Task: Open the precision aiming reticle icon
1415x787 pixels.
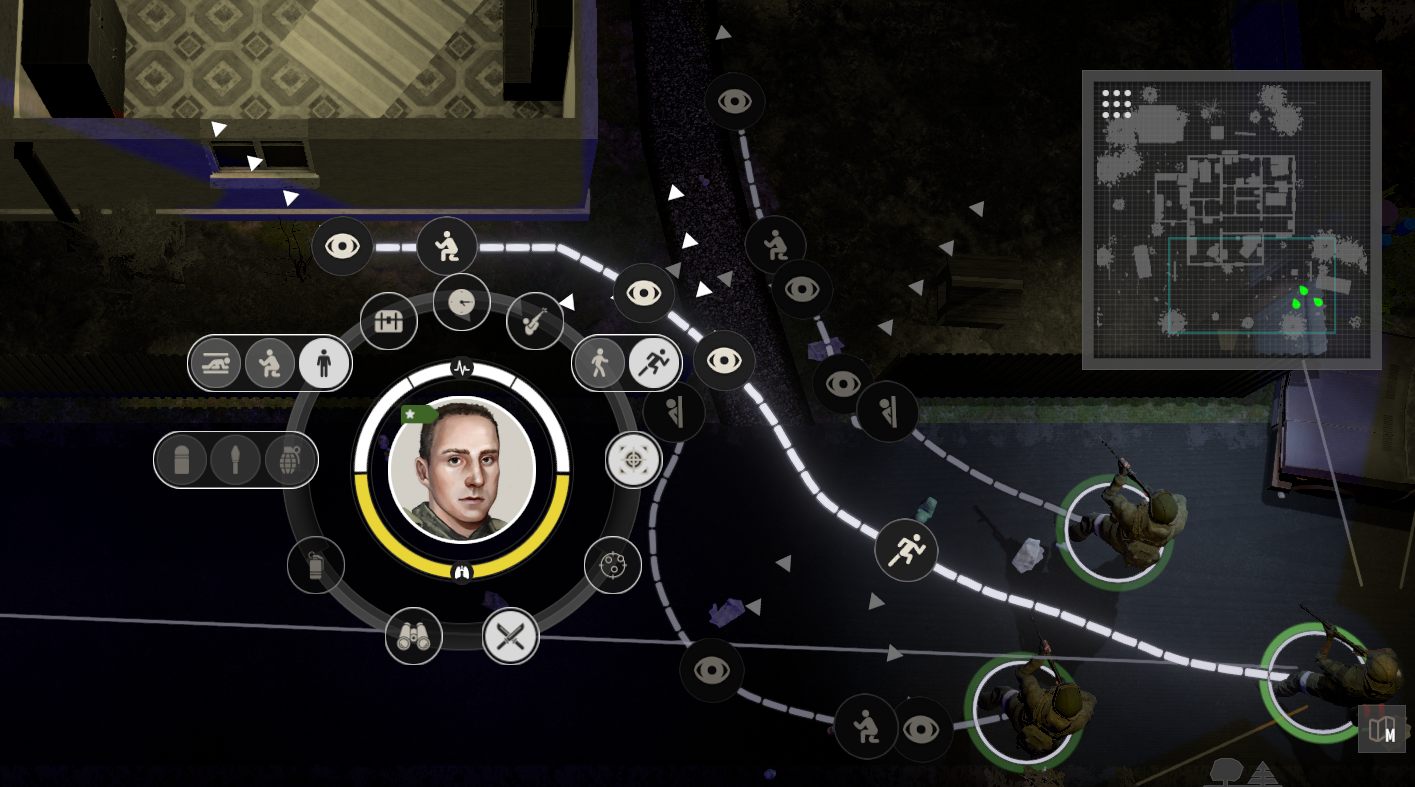Action: click(634, 460)
